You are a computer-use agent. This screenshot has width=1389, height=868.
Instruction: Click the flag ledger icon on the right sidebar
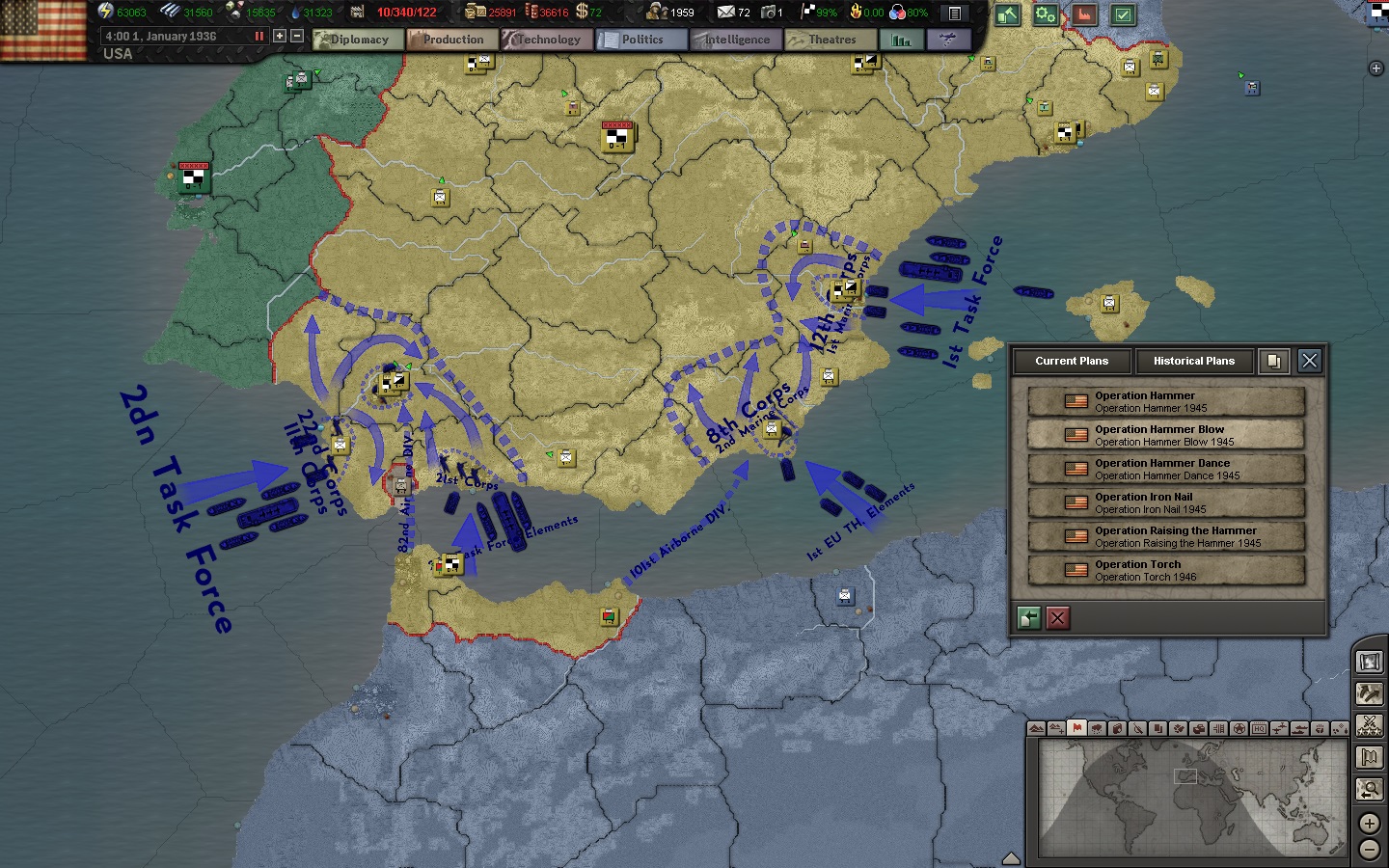coord(1369,758)
